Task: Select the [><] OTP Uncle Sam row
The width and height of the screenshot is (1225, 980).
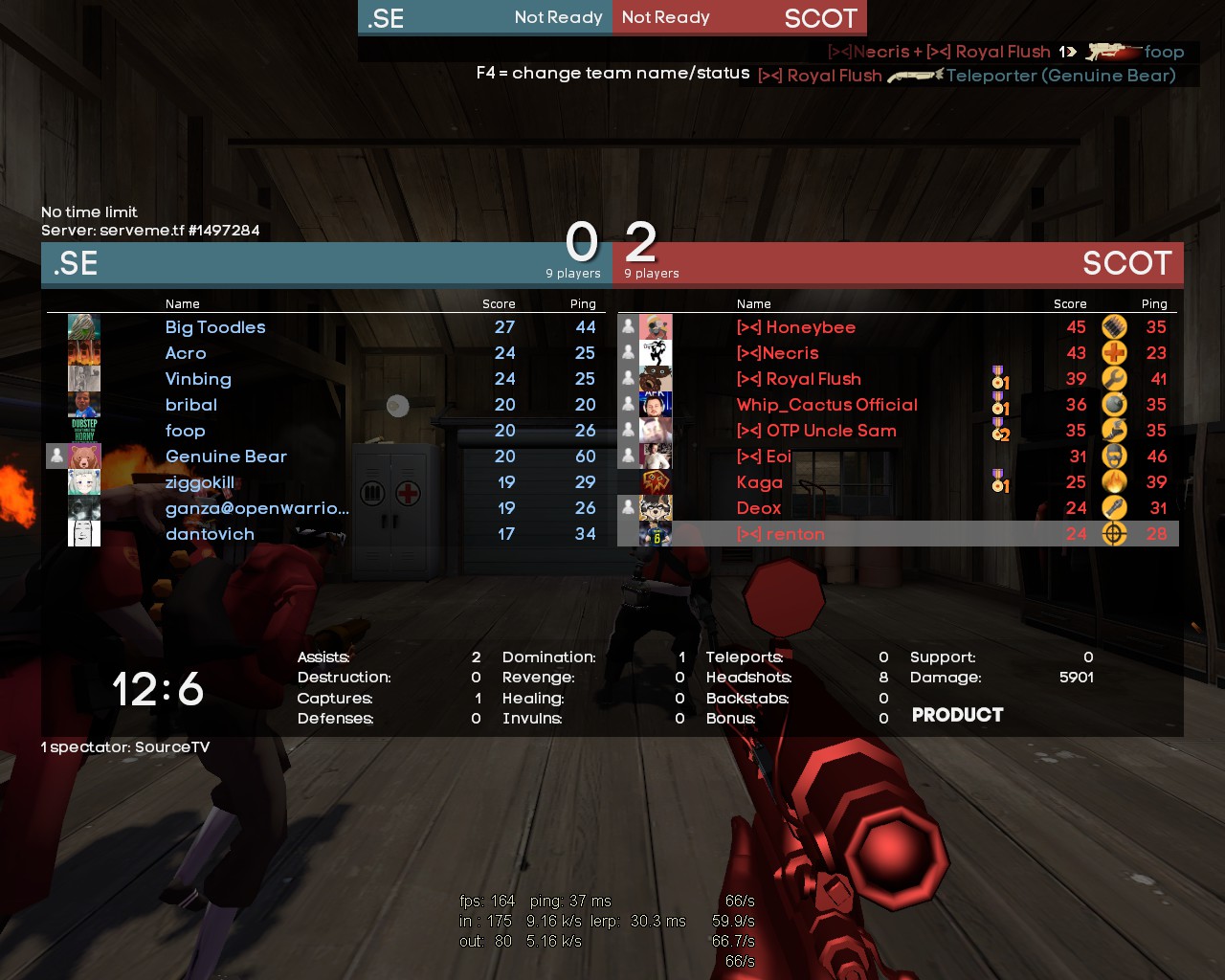Action: click(x=815, y=431)
